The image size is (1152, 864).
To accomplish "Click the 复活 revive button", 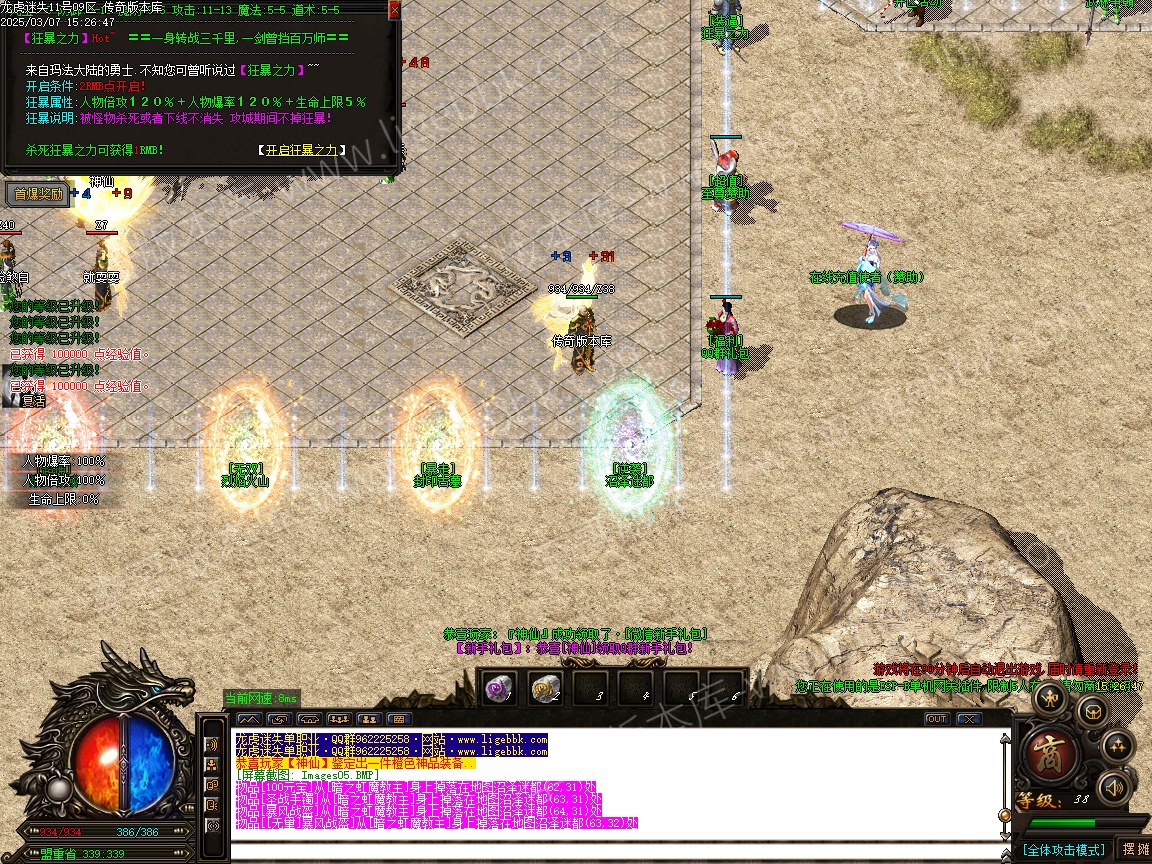I will pos(28,400).
